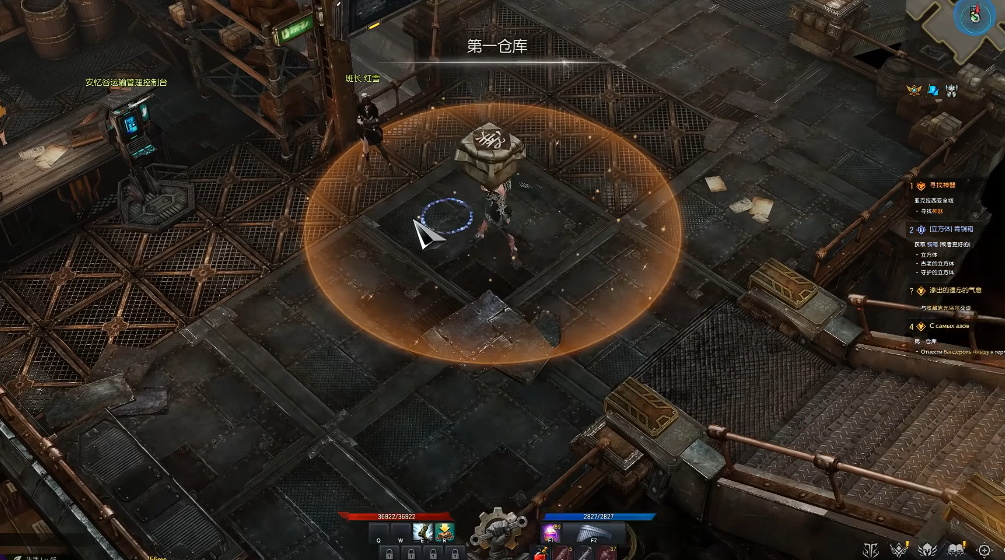This screenshot has width=1005, height=560.
Task: Activate the boot kick skill on E
Action: pyautogui.click(x=424, y=531)
